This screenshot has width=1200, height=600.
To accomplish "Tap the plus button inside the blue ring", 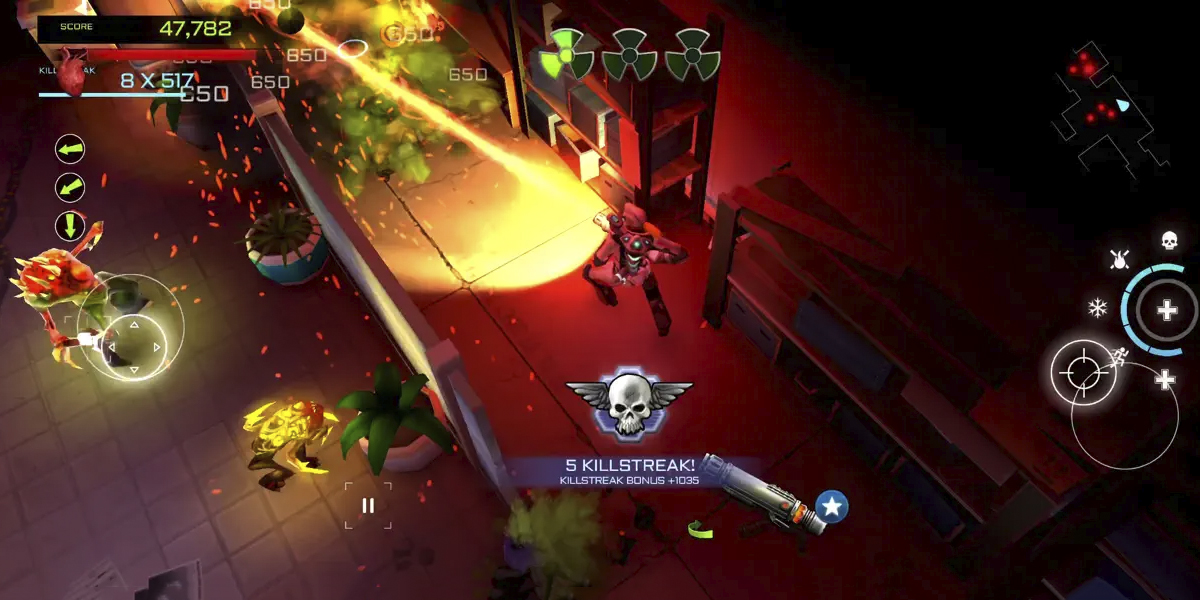I will pyautogui.click(x=1166, y=310).
